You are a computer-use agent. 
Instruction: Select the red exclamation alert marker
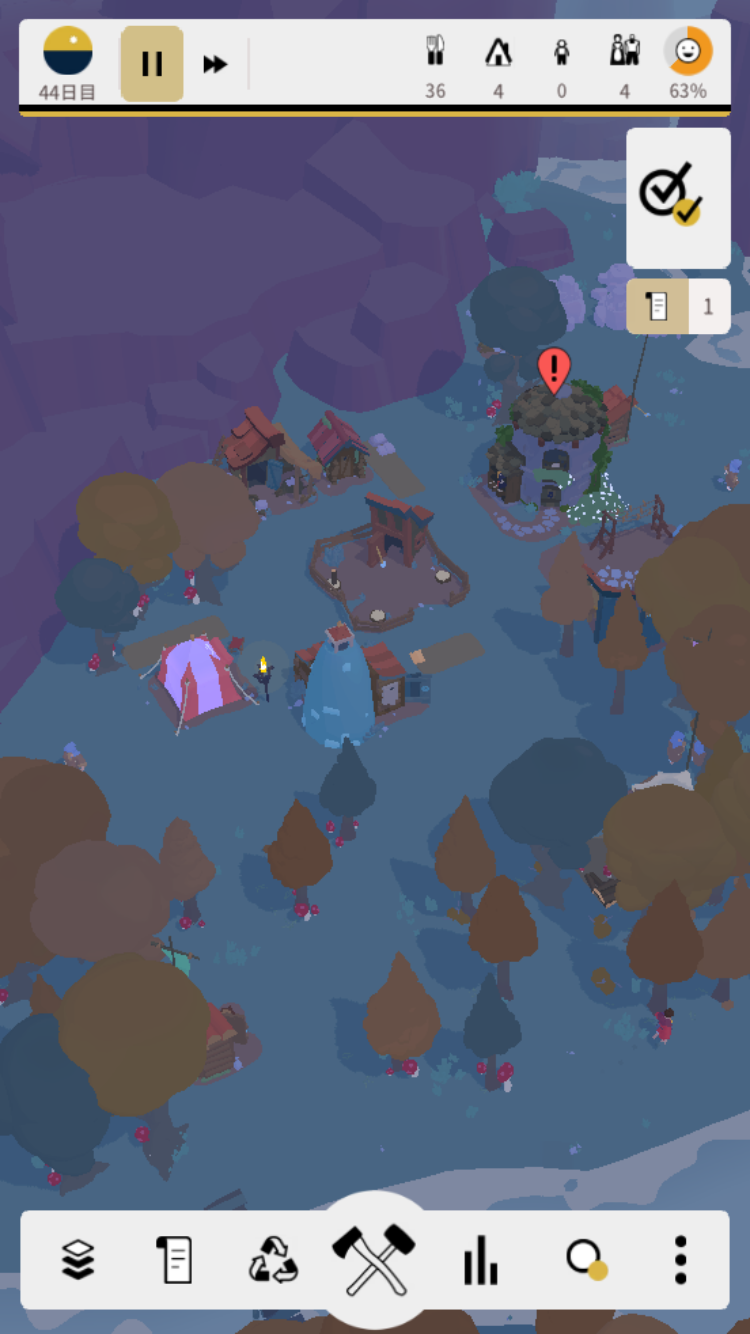pyautogui.click(x=553, y=369)
